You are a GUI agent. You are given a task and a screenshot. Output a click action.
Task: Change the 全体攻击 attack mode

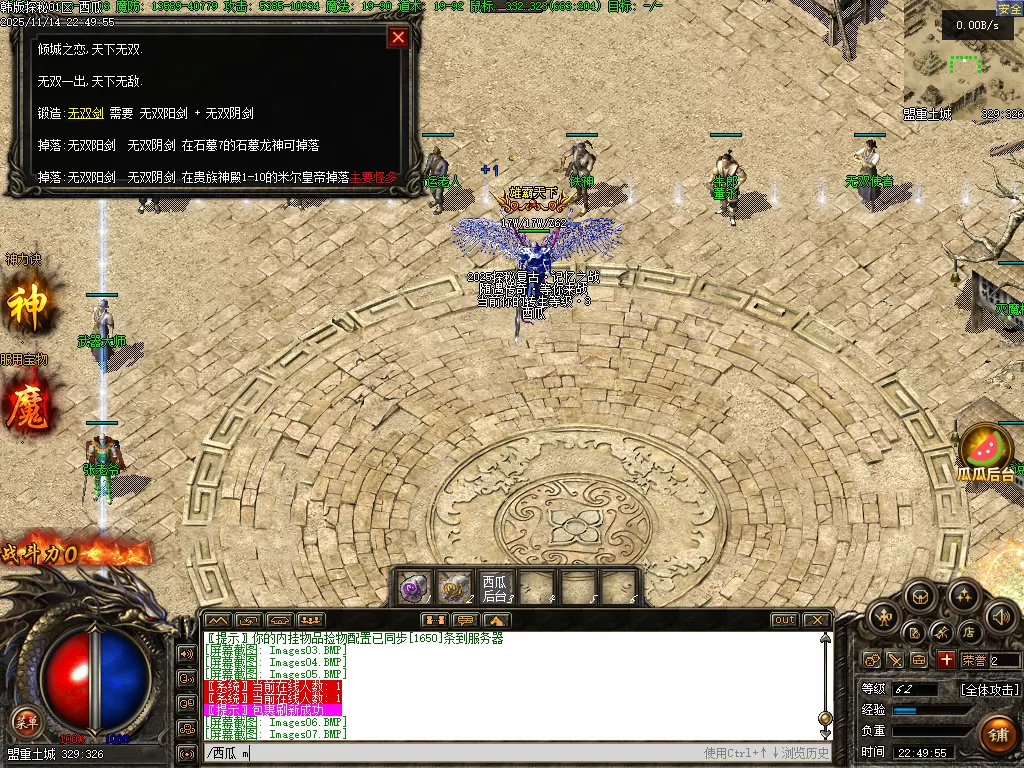[989, 690]
